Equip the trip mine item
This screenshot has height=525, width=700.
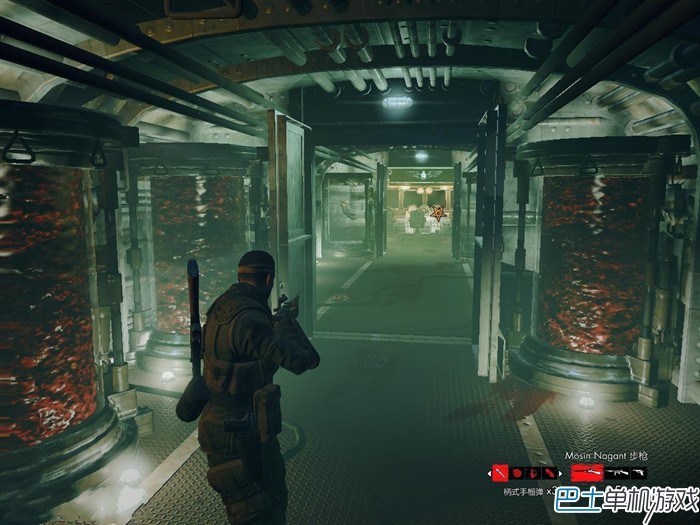[x=534, y=473]
